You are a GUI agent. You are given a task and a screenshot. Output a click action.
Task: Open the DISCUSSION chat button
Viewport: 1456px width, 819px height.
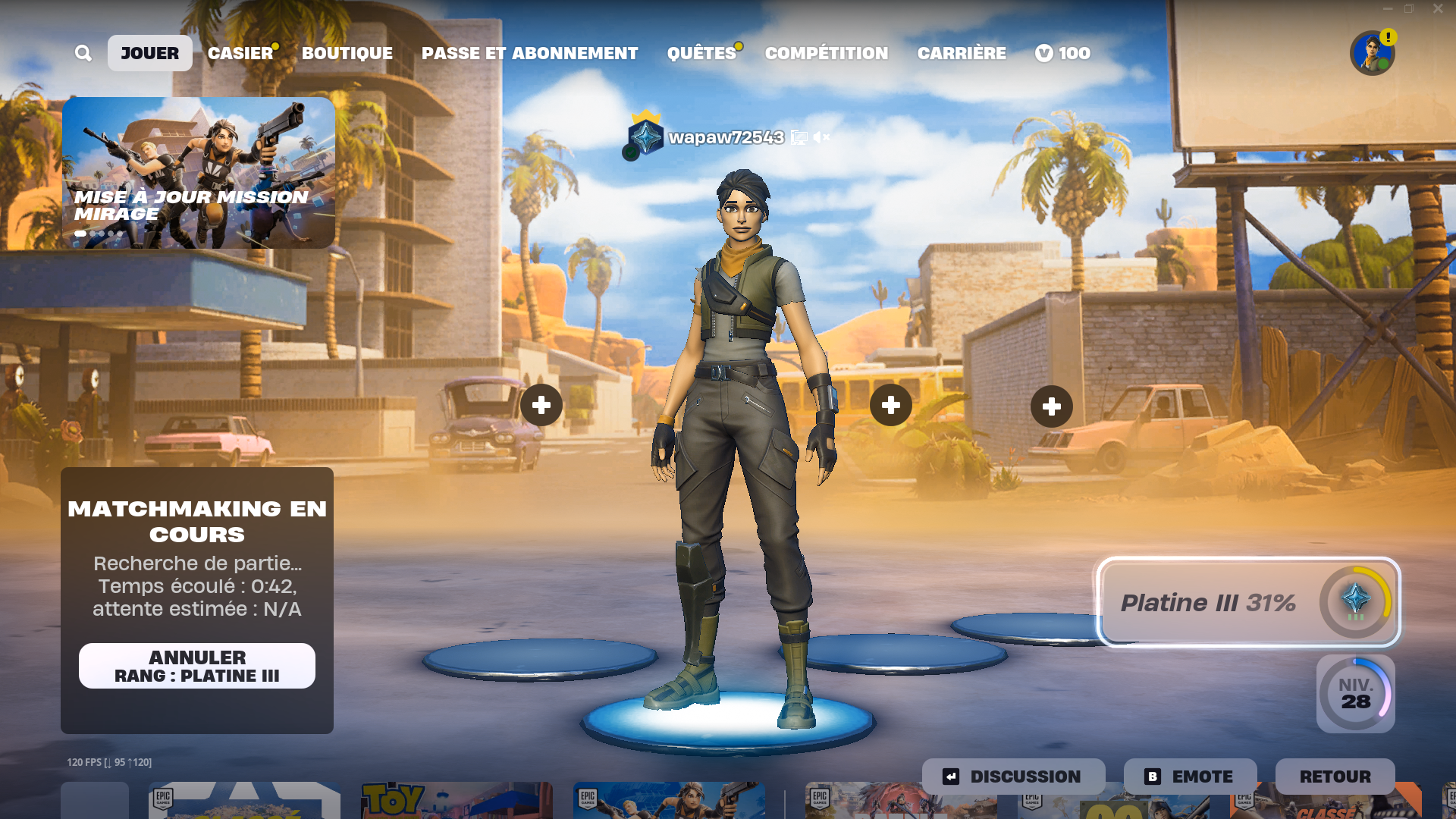click(x=1013, y=777)
